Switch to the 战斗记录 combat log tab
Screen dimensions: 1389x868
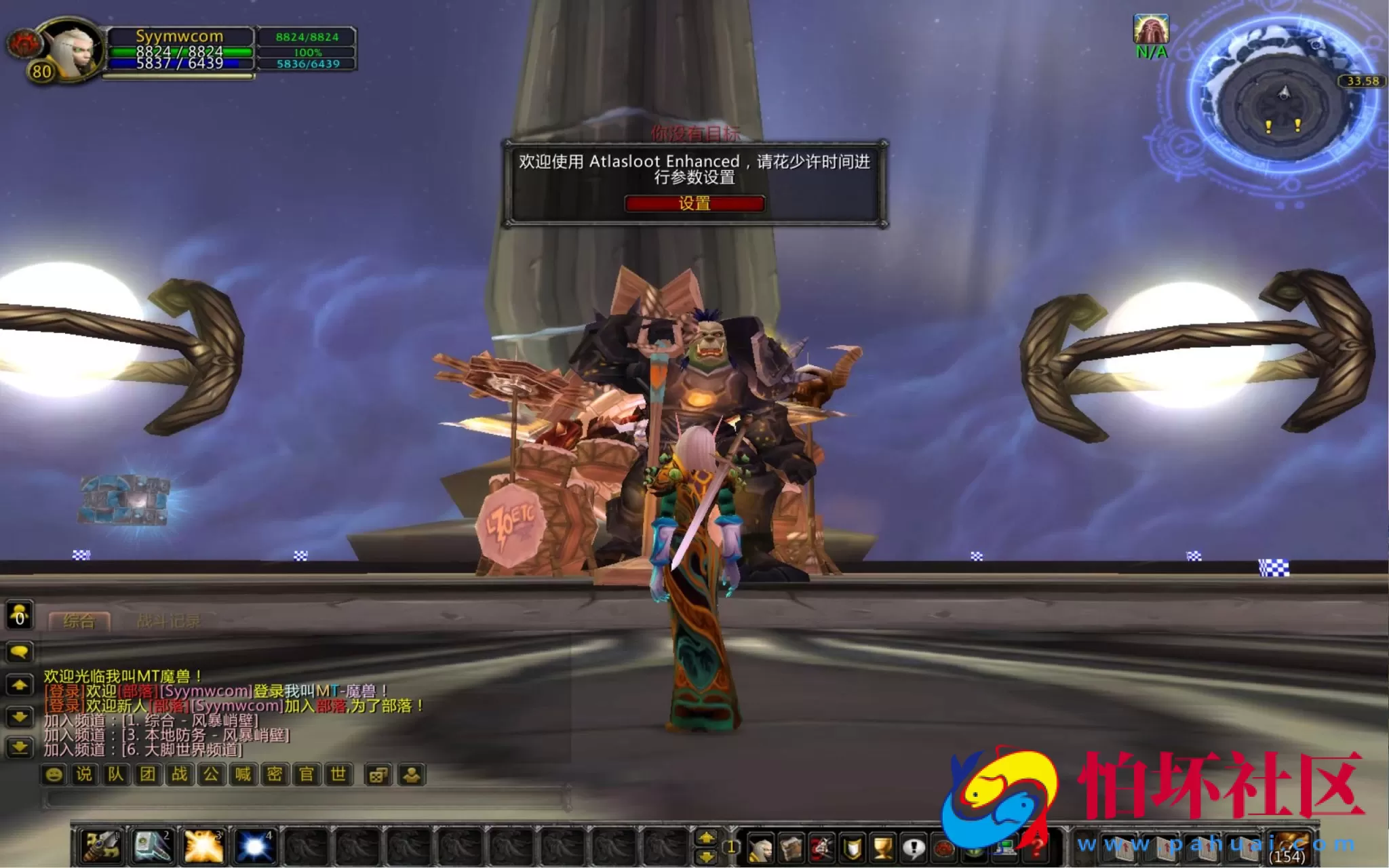[x=167, y=619]
